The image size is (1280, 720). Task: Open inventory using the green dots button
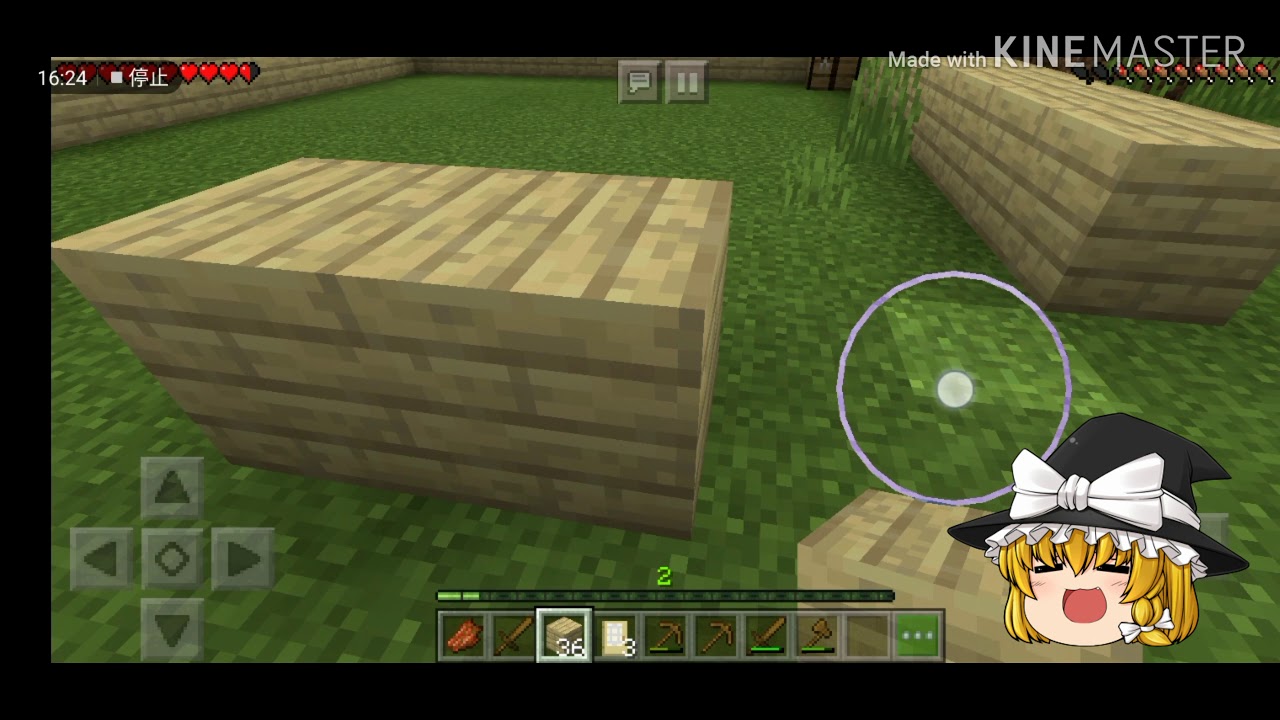tap(917, 632)
